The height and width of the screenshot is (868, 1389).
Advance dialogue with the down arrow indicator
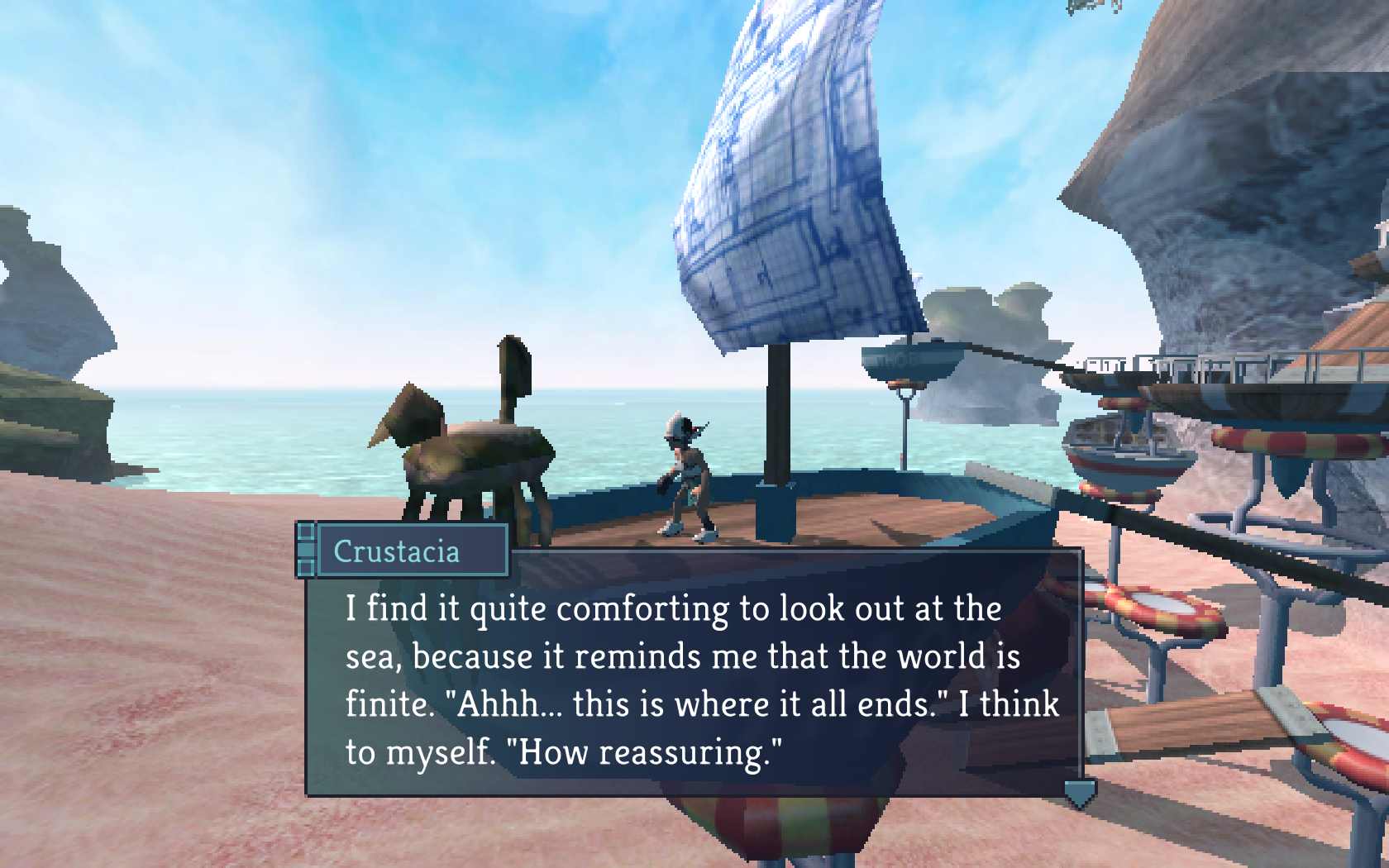(x=1080, y=794)
